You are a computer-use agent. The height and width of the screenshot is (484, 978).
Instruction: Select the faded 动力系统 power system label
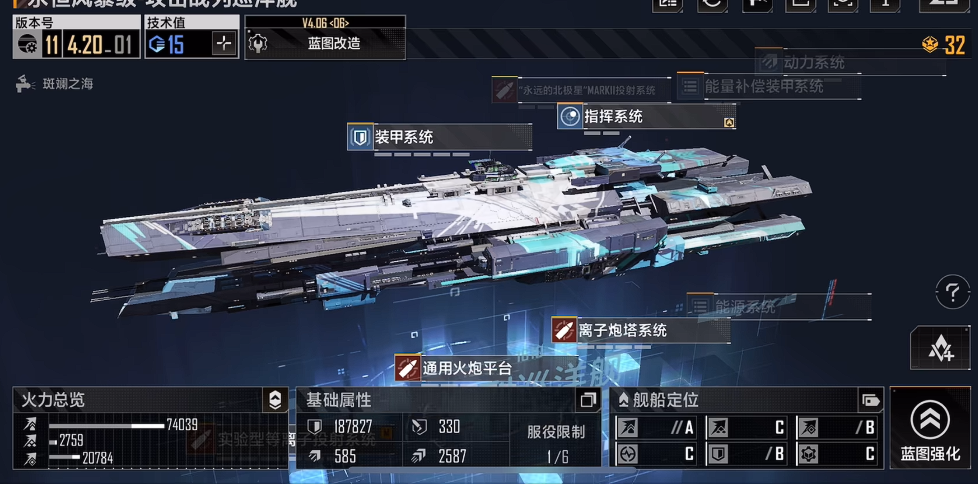[812, 62]
